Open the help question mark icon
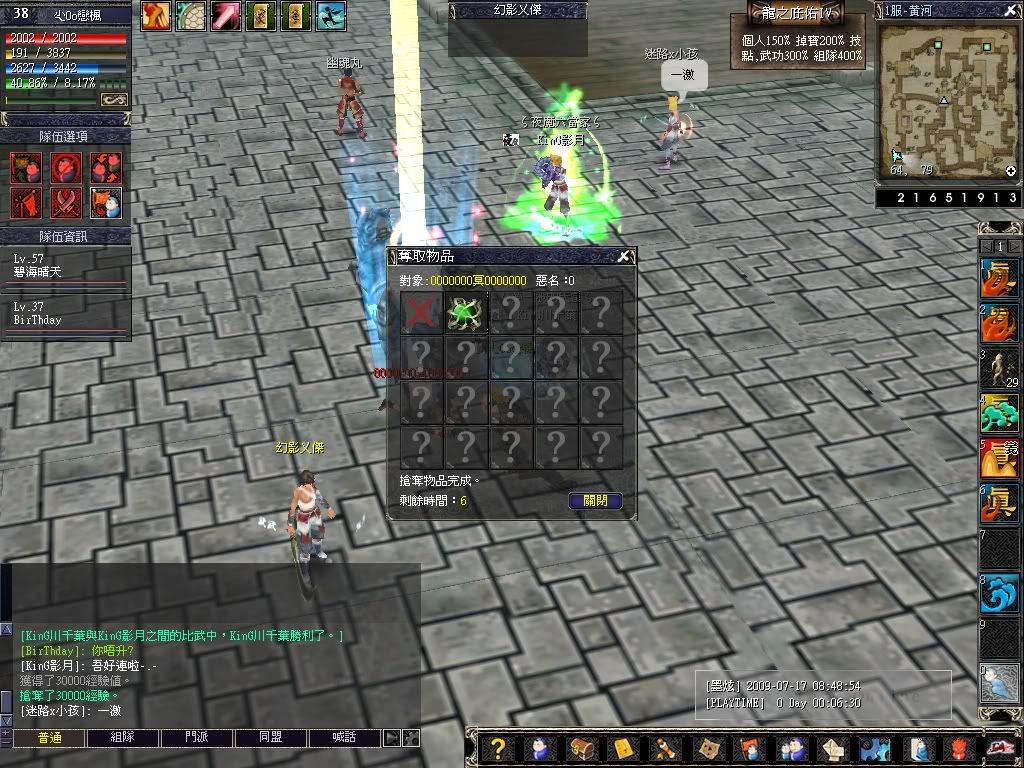 click(498, 749)
